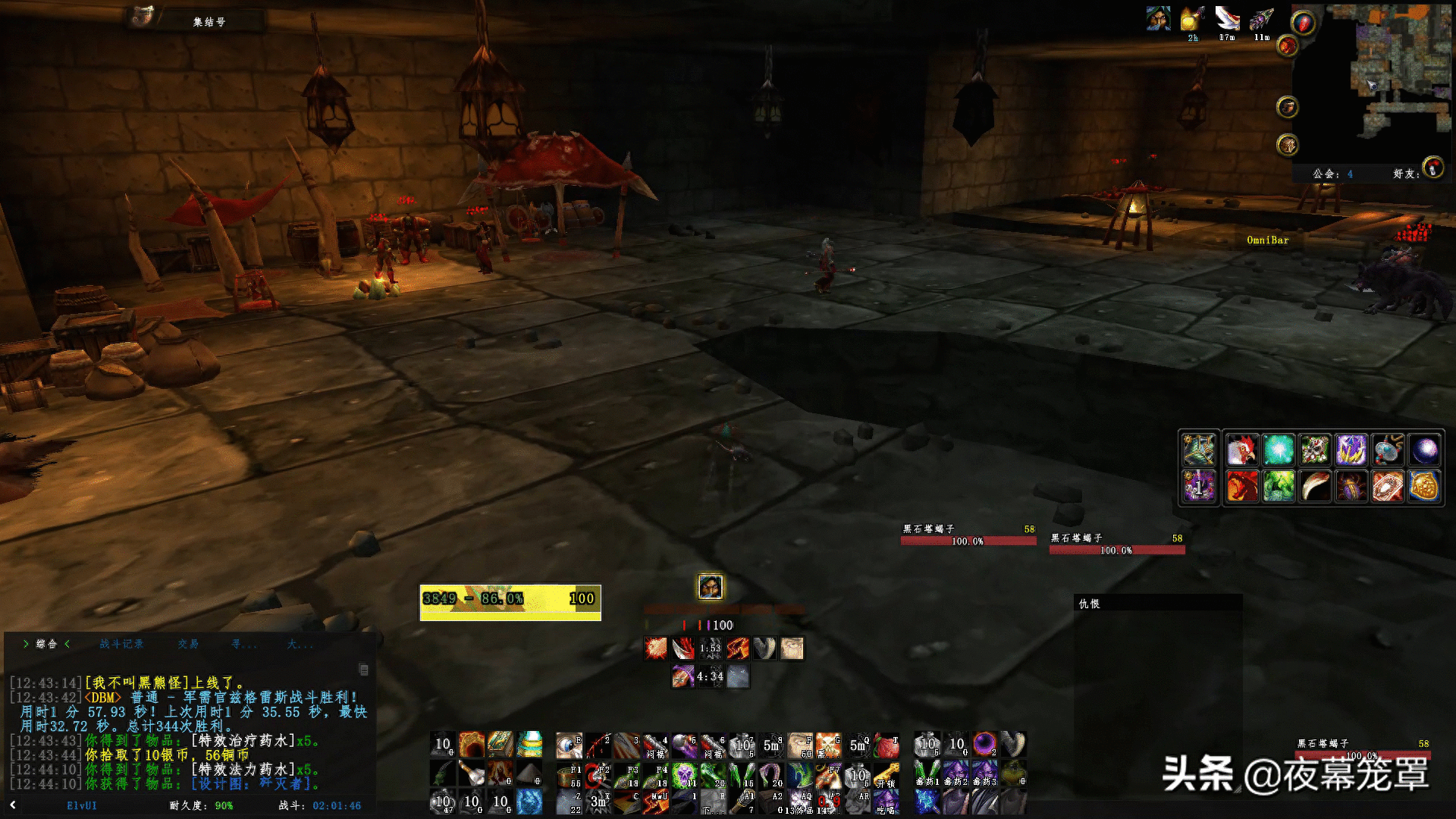This screenshot has height=819, width=1456.
Task: Select the scarab beetle item icon
Action: (1352, 487)
